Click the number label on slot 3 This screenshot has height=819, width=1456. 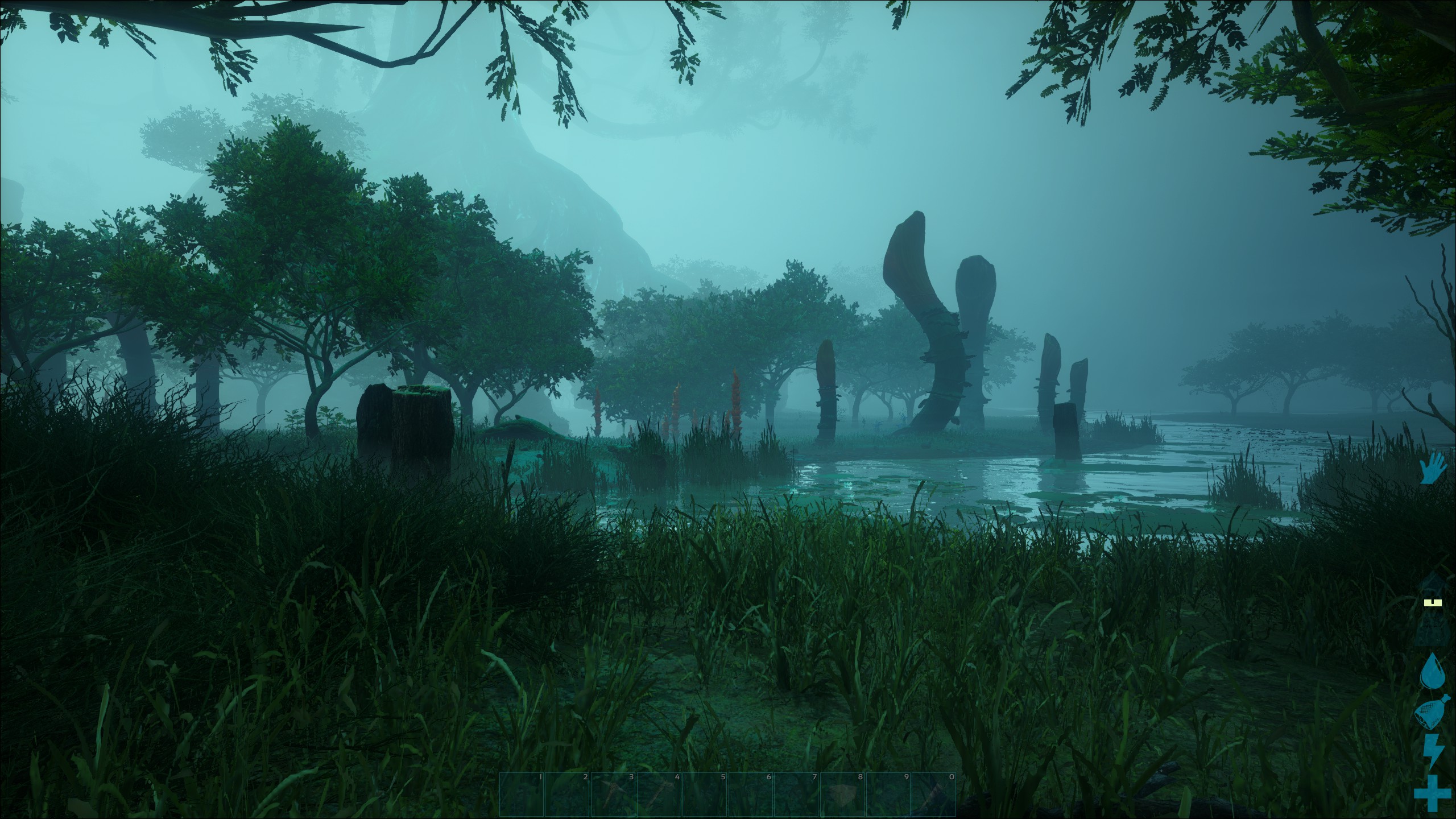pos(631,777)
